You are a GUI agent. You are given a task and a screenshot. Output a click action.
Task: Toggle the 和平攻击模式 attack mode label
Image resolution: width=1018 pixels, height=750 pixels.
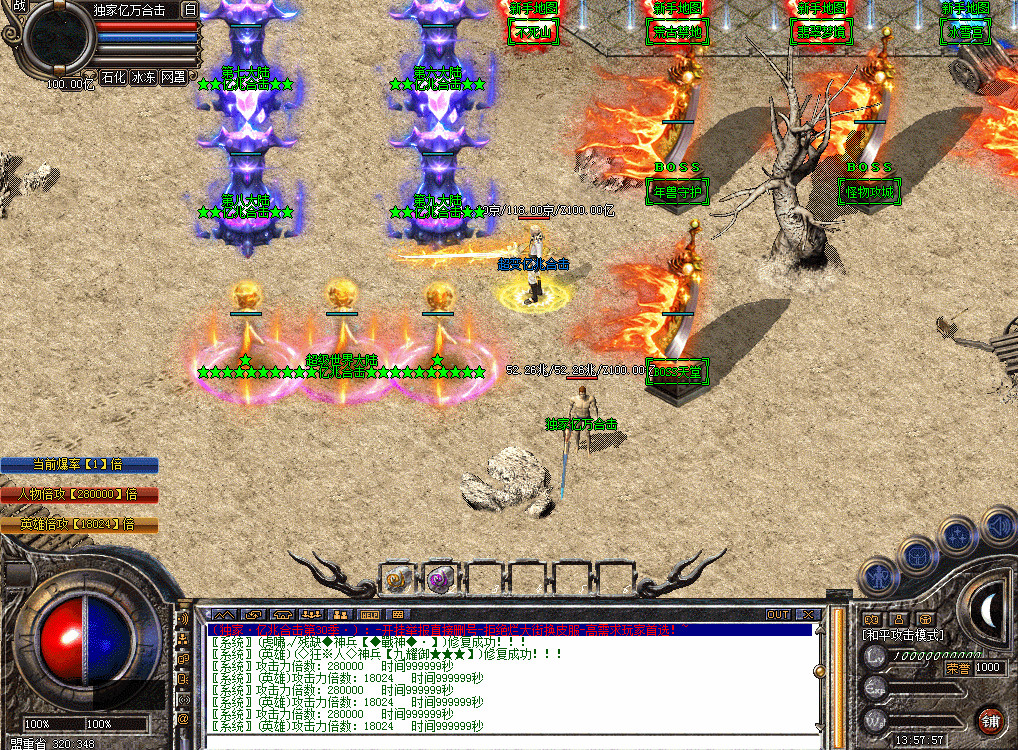903,635
